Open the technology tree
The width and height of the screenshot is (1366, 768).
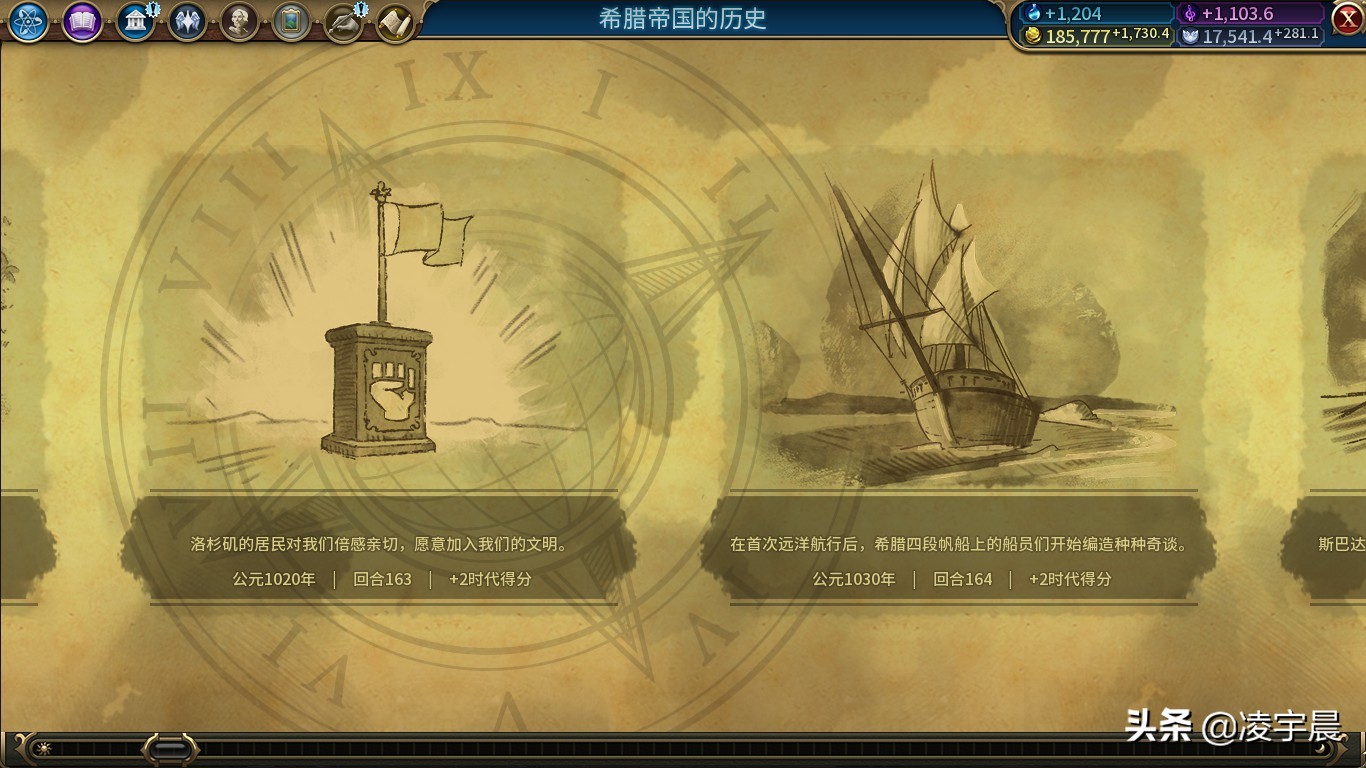28,22
